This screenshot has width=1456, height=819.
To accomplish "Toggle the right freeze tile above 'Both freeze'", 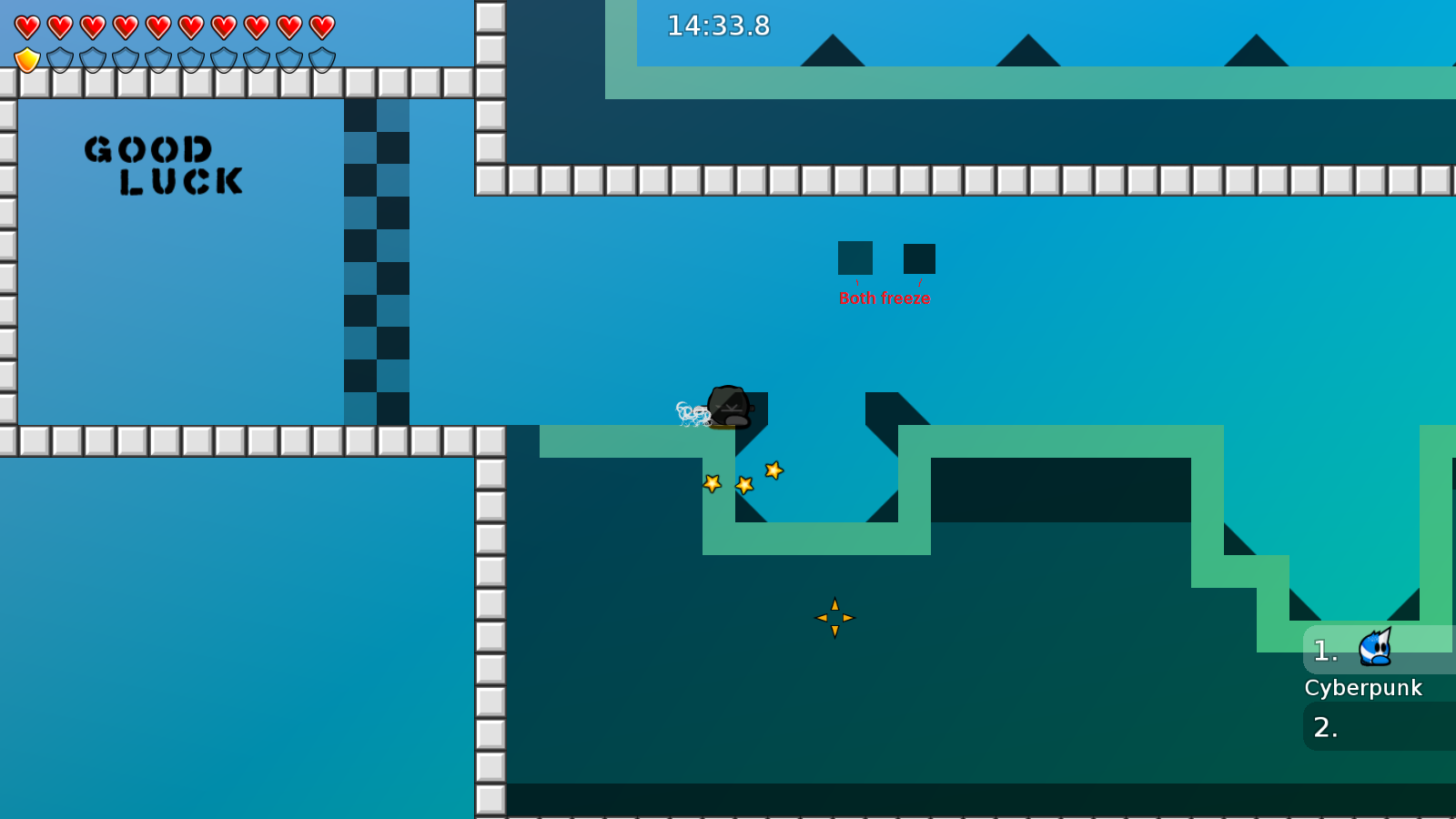I will [x=919, y=258].
